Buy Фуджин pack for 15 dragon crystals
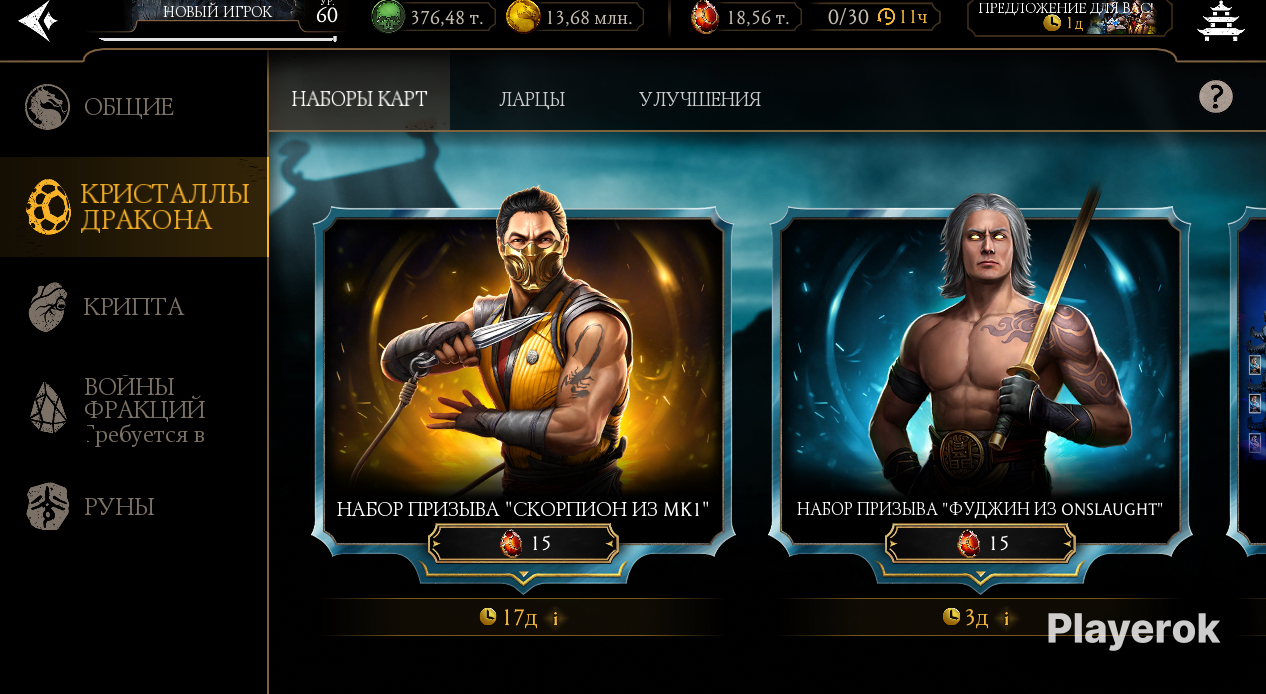This screenshot has height=694, width=1266. point(981,544)
